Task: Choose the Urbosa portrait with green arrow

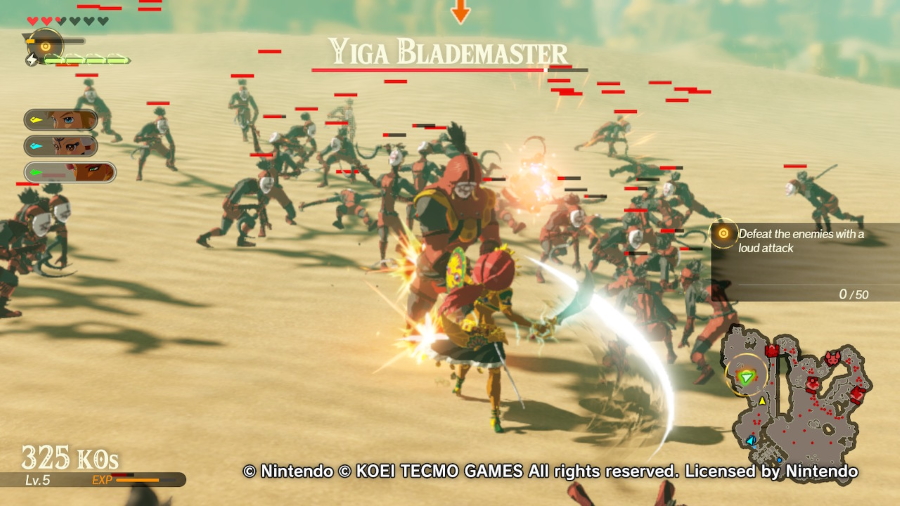Action: pos(70,172)
